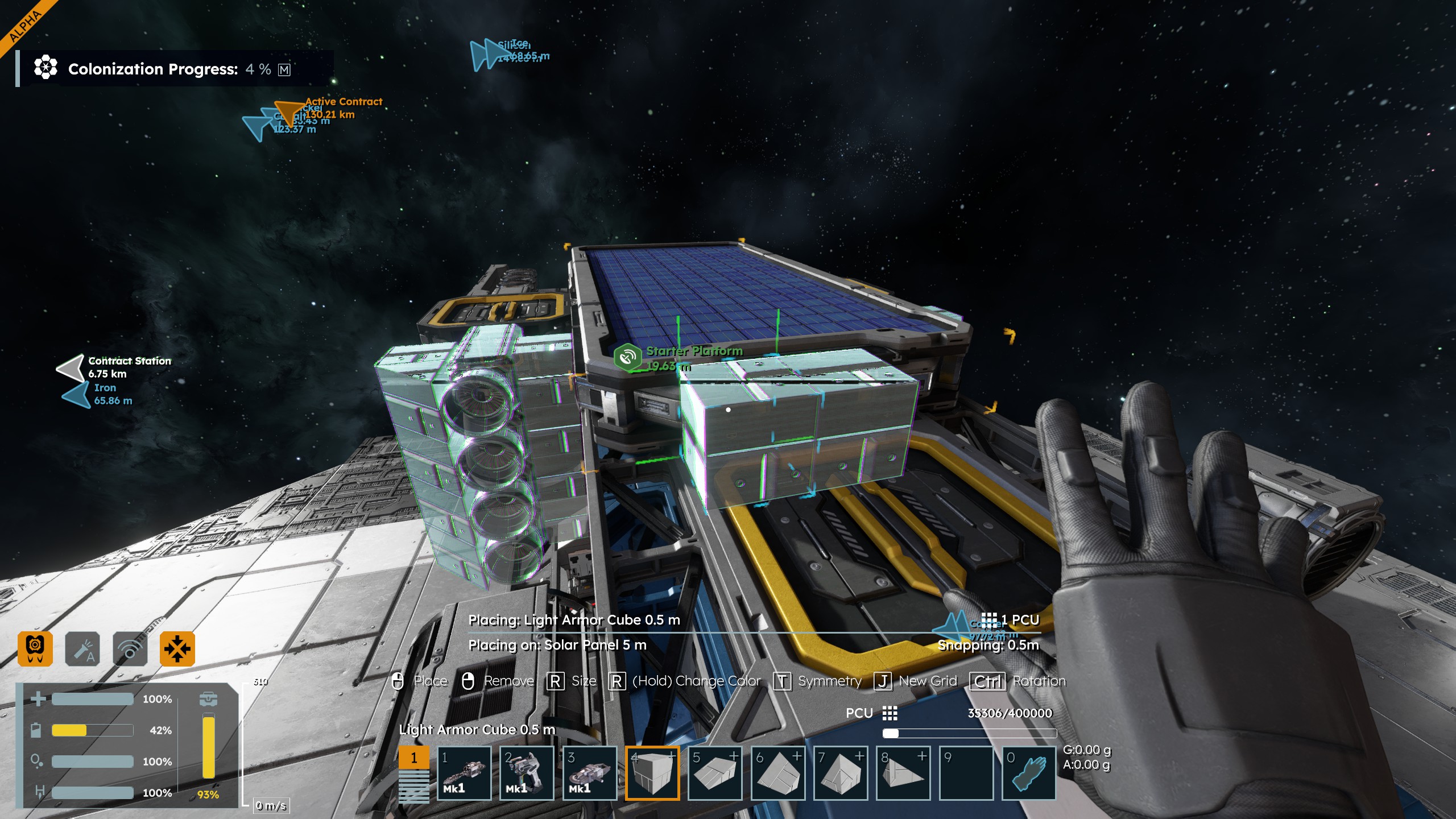Open the Colonization Progress tracker
Viewport: 1456px width, 819px height.
point(154,69)
